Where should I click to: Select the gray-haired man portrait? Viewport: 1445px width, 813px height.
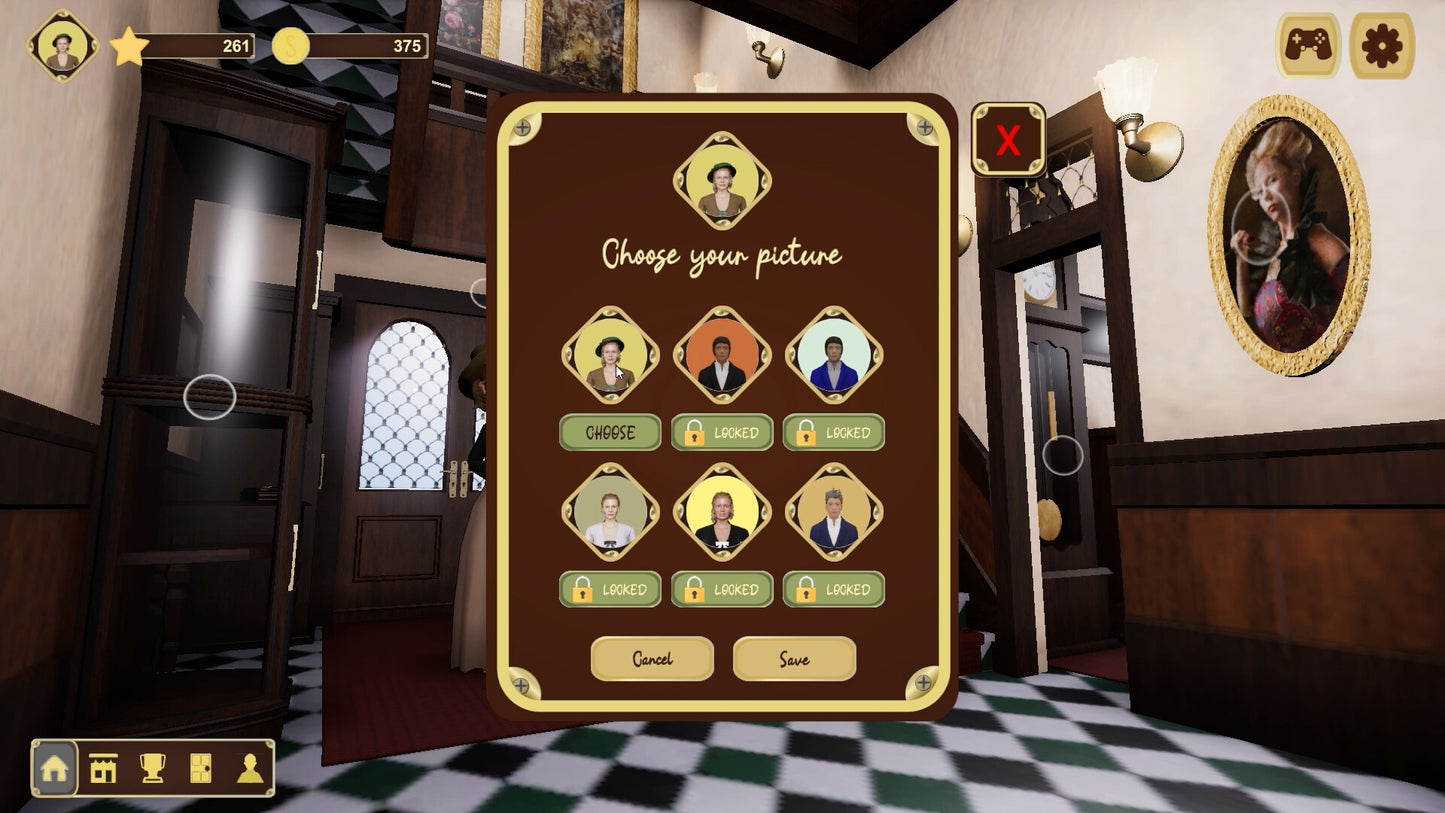tap(834, 512)
